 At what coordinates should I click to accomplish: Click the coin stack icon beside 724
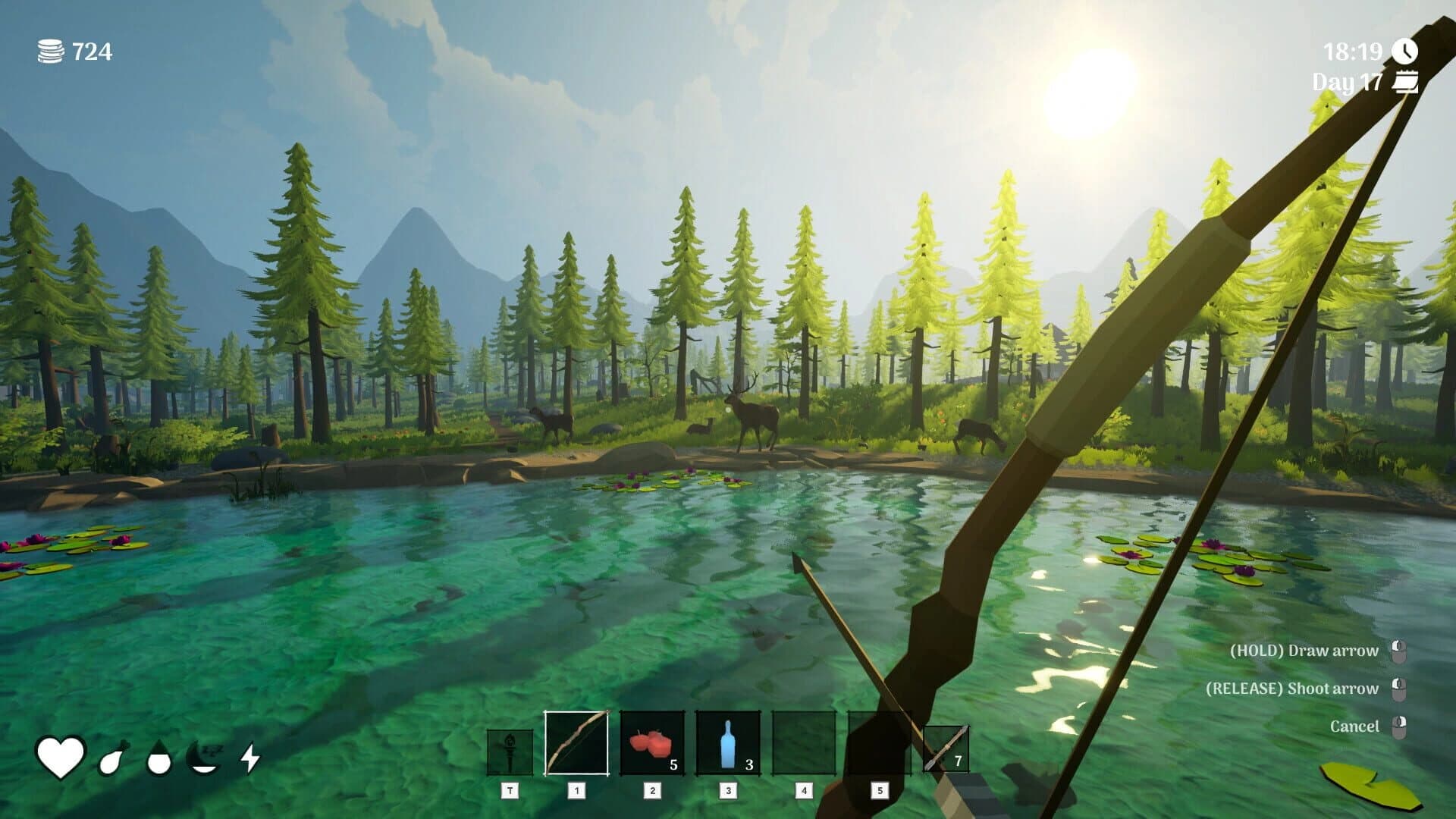click(49, 52)
